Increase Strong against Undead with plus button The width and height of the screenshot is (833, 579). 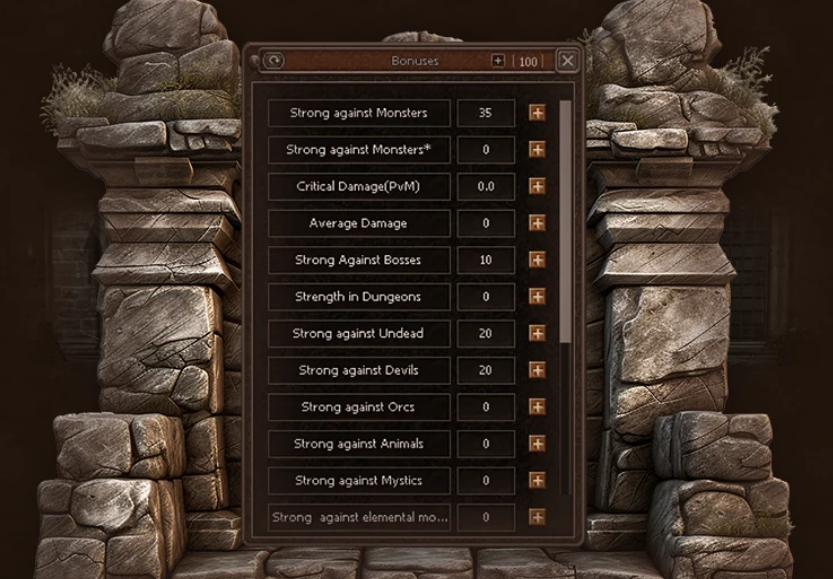[x=537, y=334]
